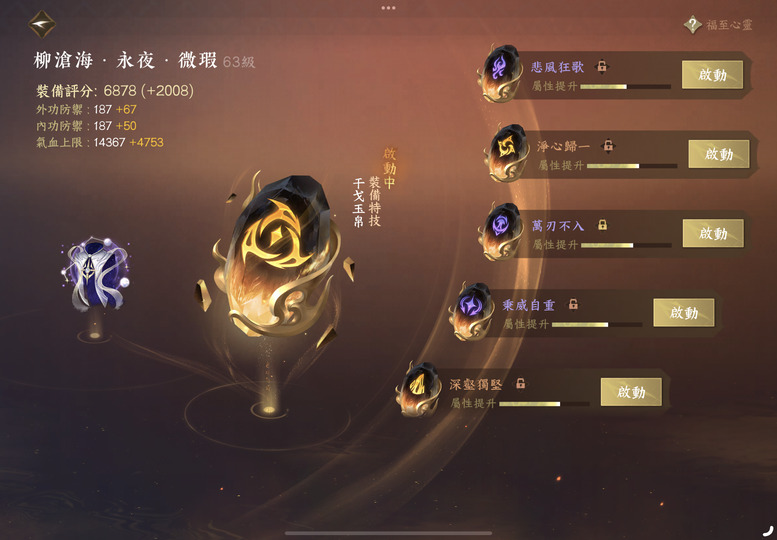Screen dimensions: 777x540
Task: Toggle the lock next to 乘威自重
Action: 573,304
